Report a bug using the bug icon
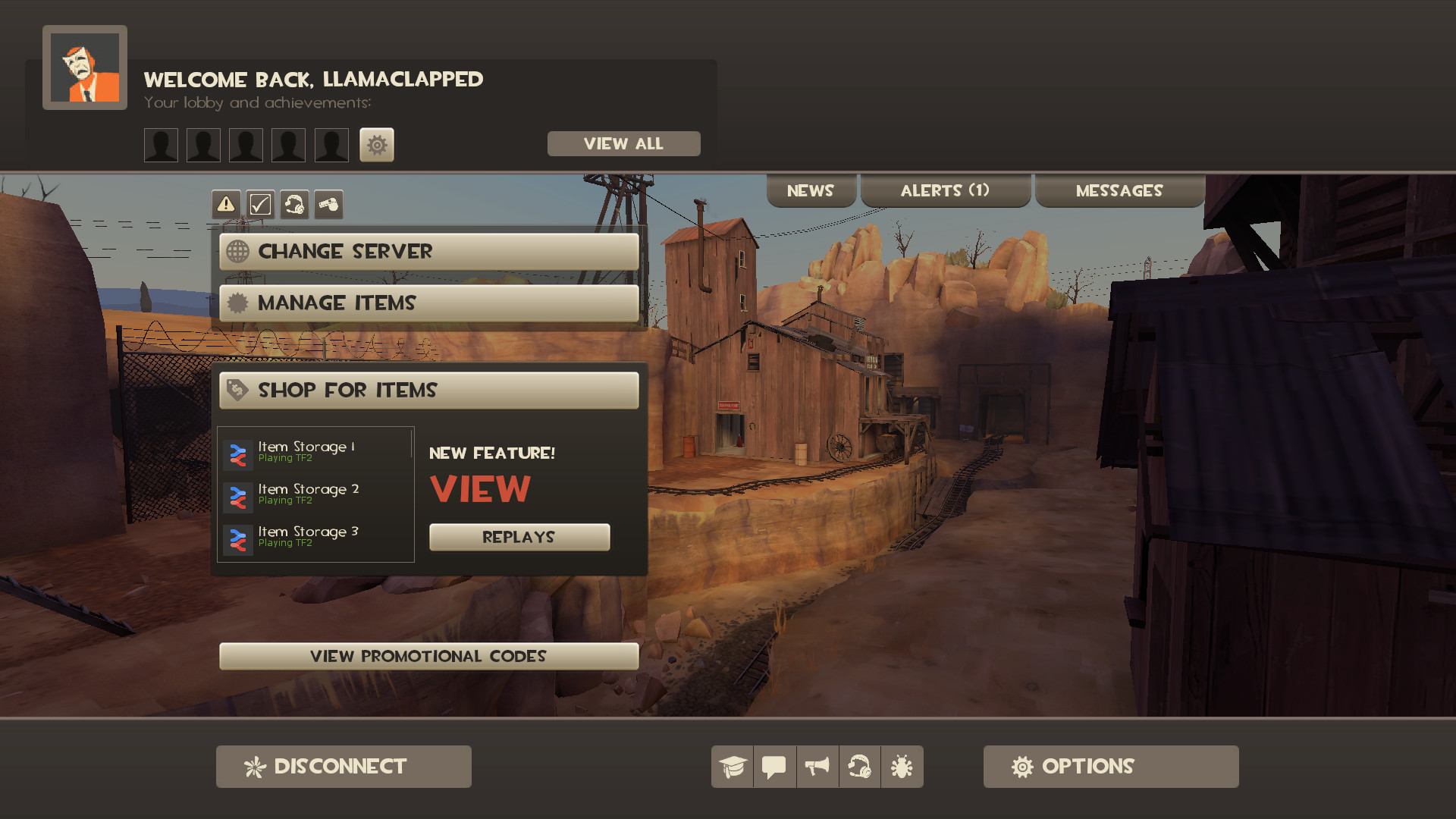1456x819 pixels. point(902,766)
